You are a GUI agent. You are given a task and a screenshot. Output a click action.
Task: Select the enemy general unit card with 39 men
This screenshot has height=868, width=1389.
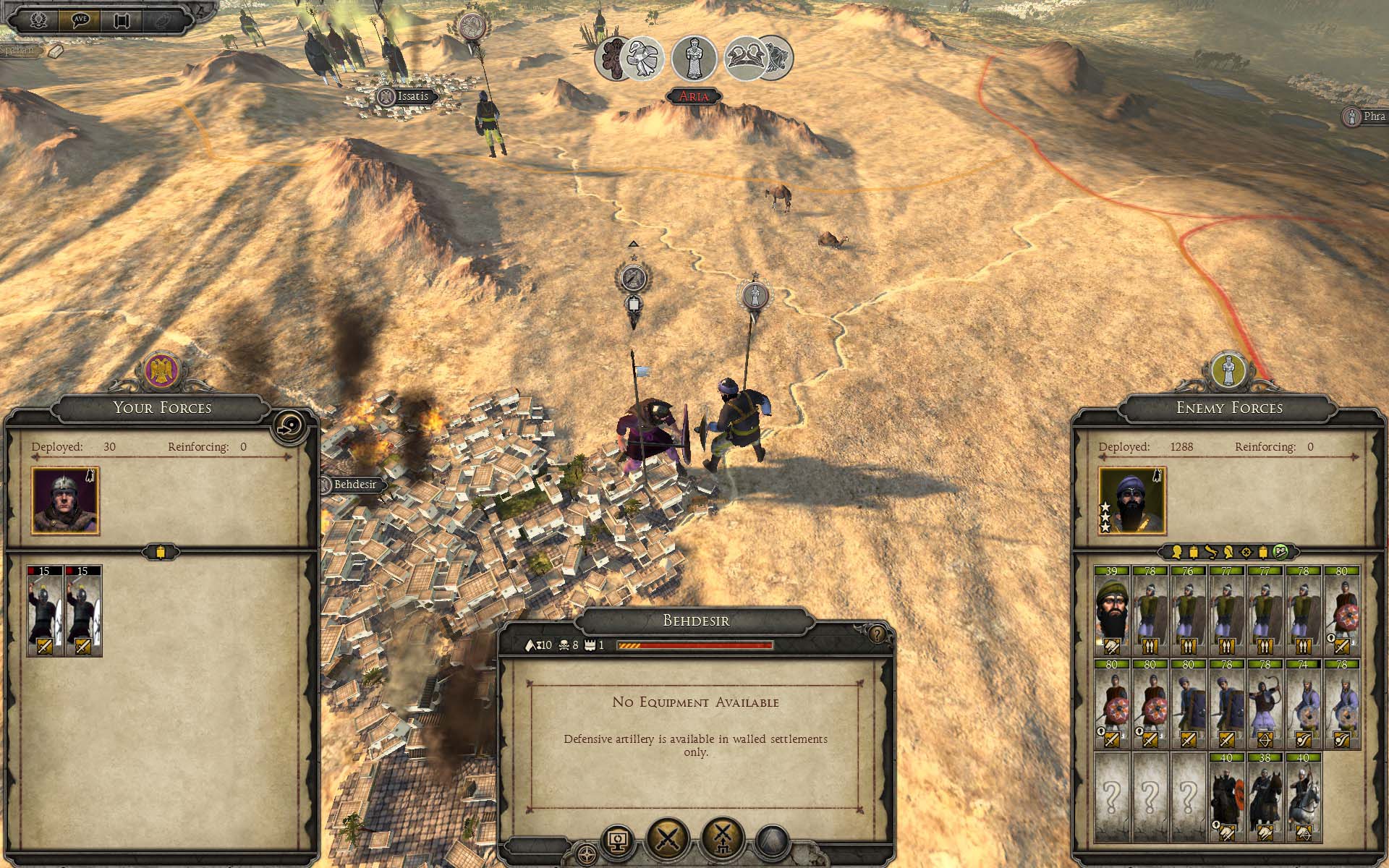pos(1111,610)
